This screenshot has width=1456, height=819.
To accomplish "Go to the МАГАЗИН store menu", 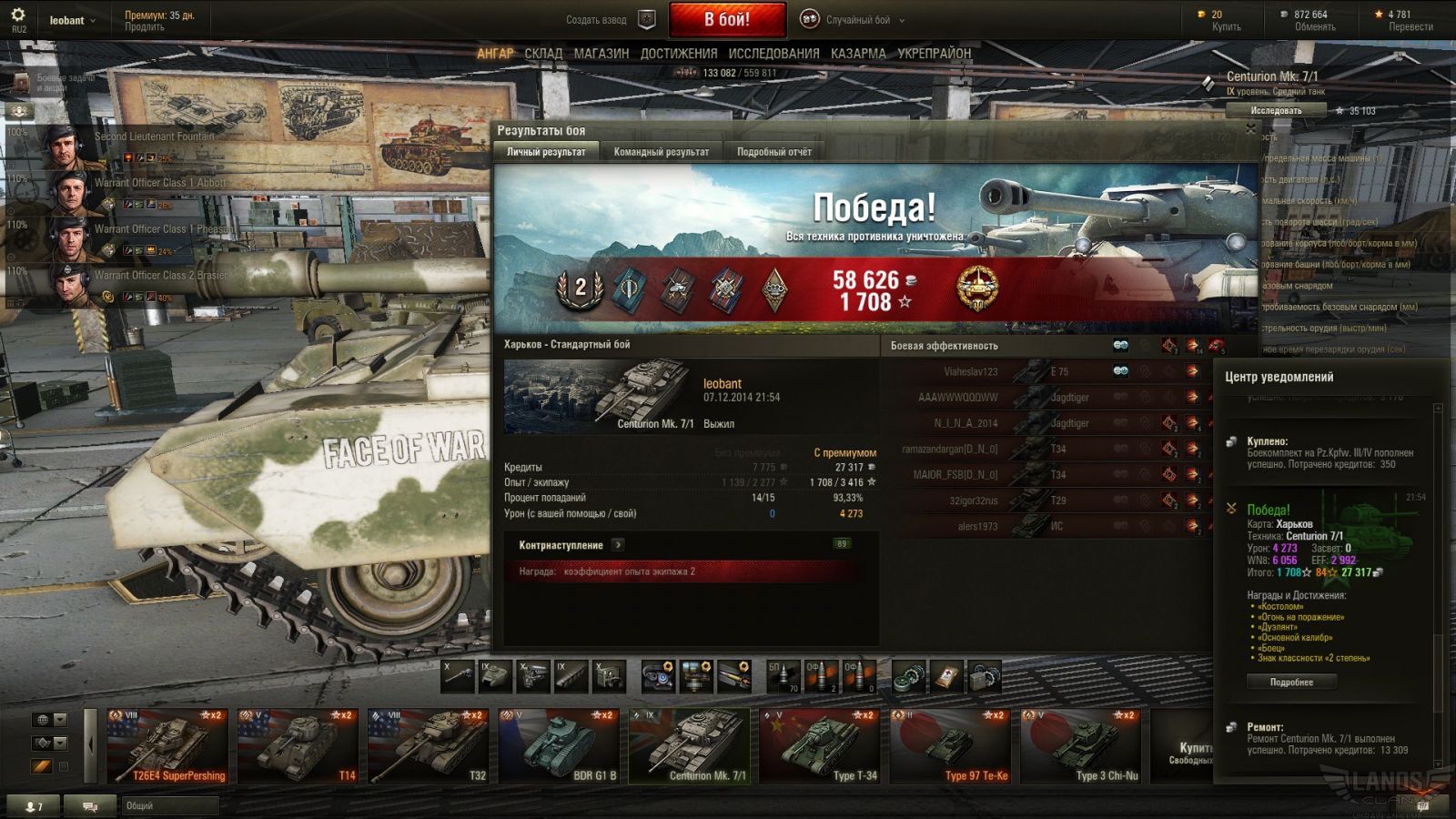I will [x=601, y=54].
